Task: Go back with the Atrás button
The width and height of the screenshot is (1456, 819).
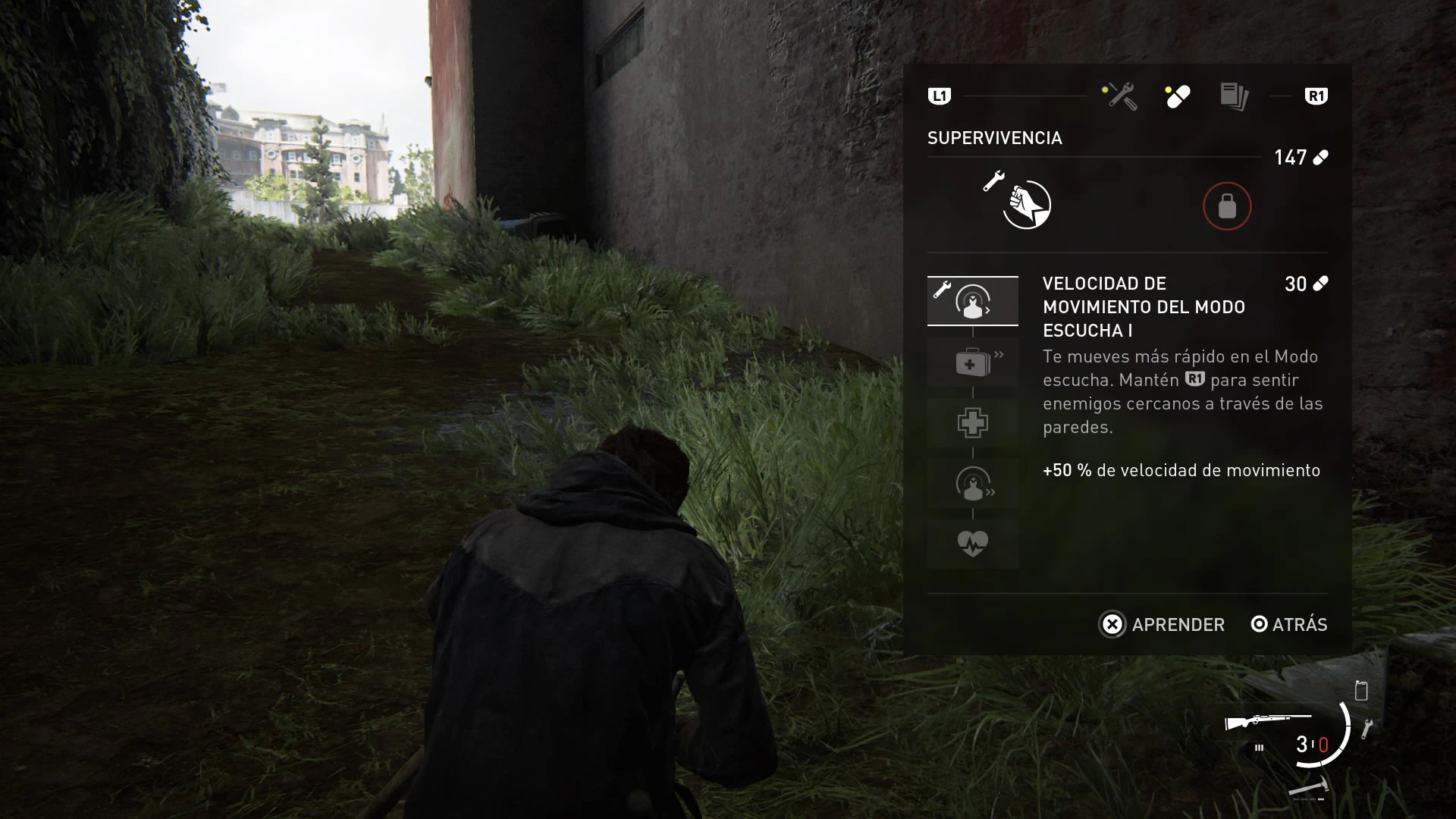Action: pyautogui.click(x=1289, y=624)
